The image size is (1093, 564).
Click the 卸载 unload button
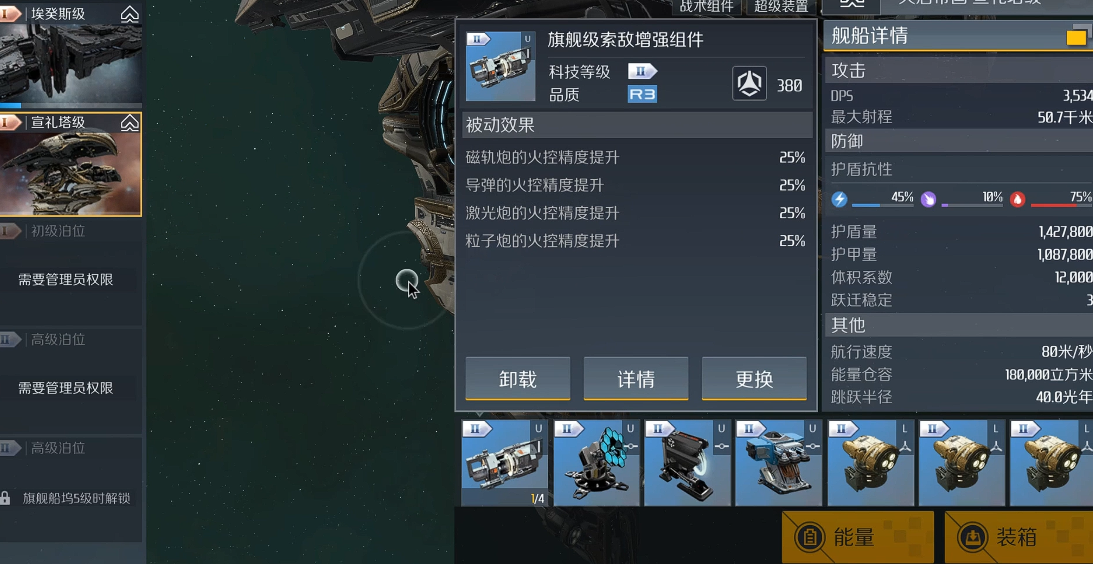click(517, 379)
